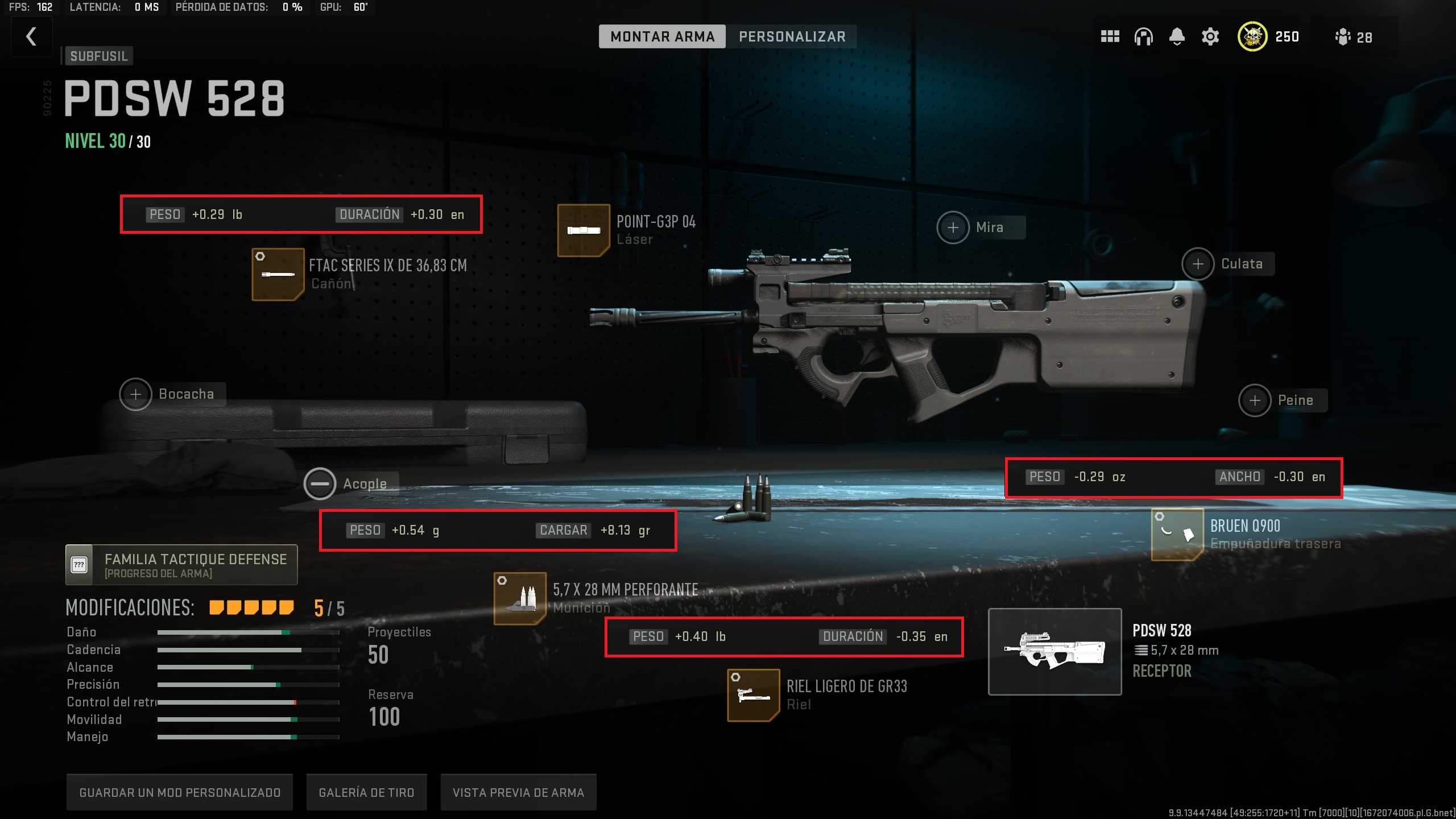This screenshot has height=819, width=1456.
Task: Add an attachment to the Bocacha slot
Action: tap(135, 394)
